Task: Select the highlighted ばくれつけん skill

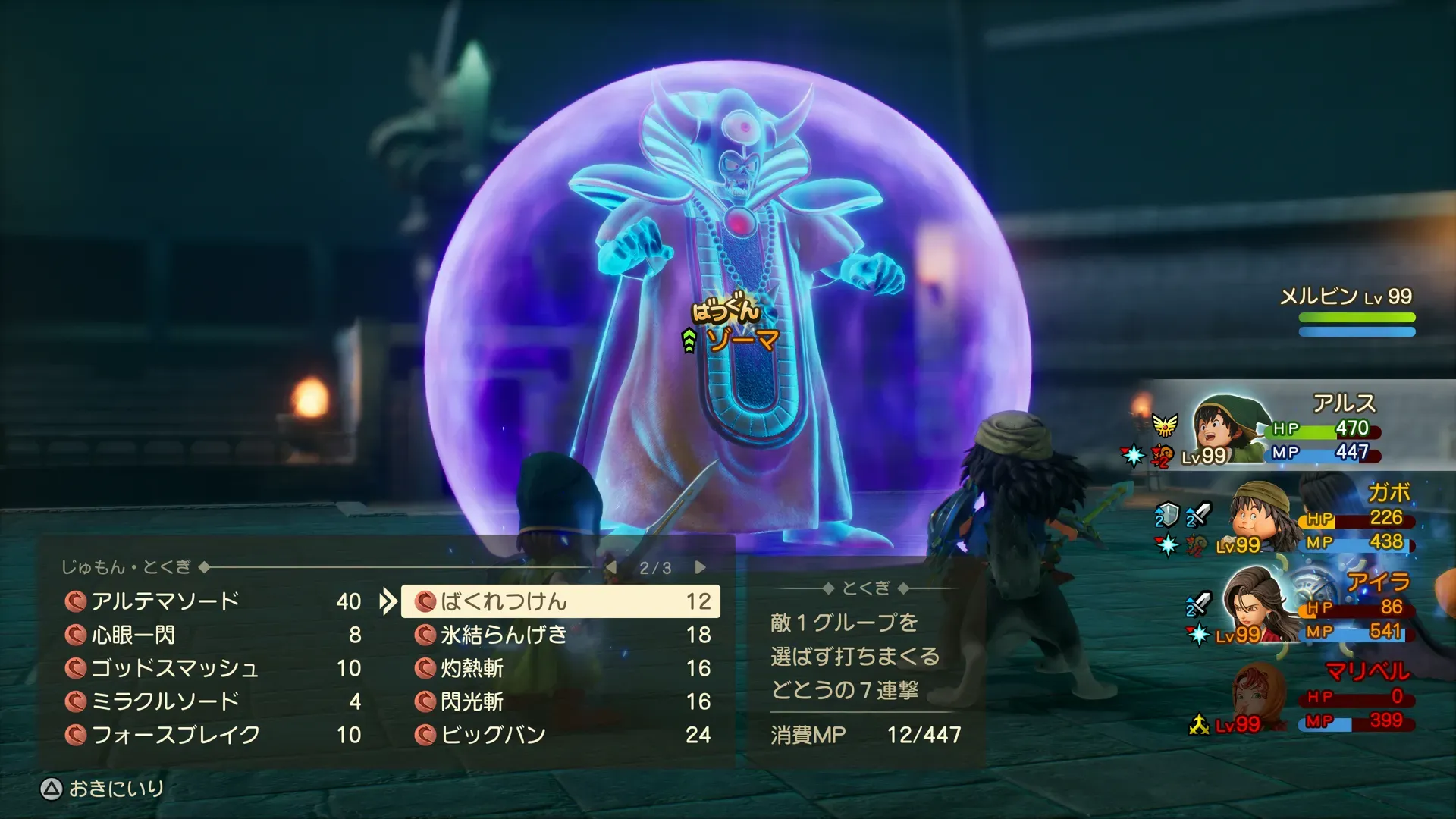Action: click(560, 601)
